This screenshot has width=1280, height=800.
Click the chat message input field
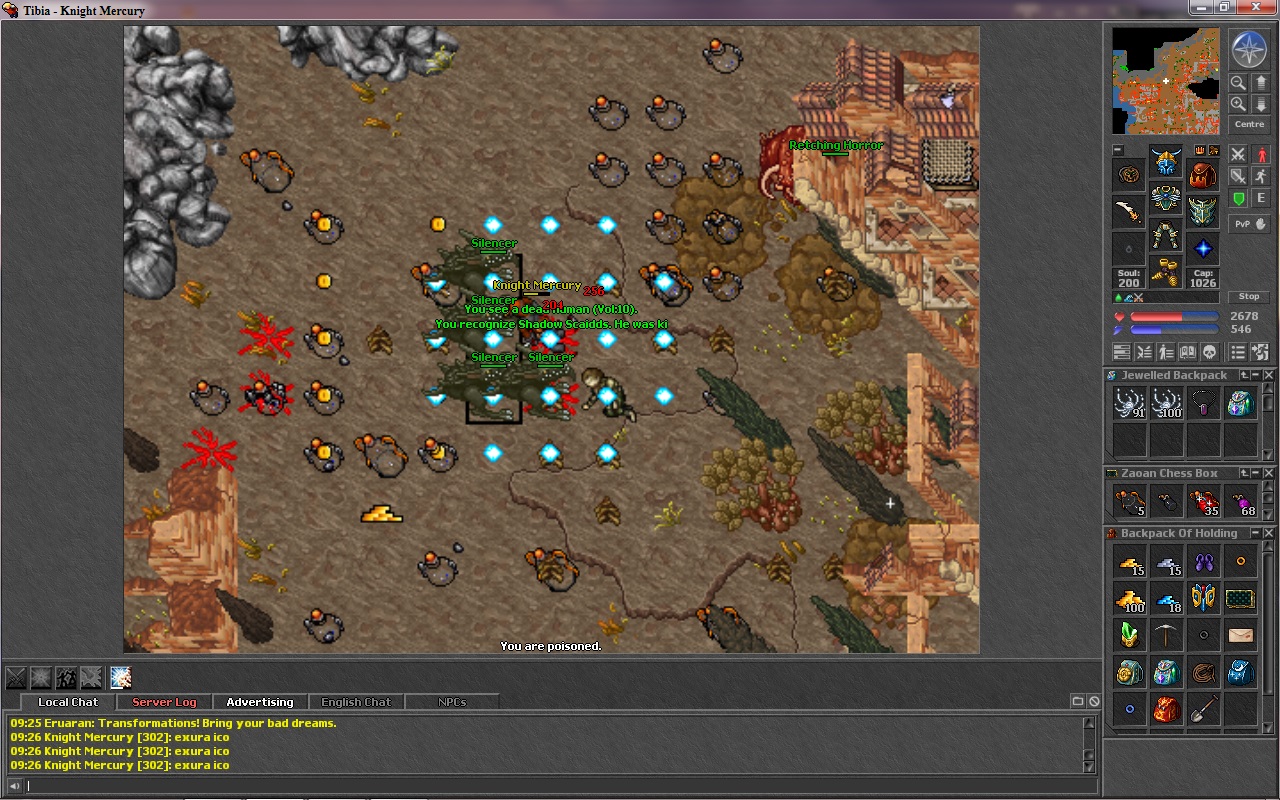pyautogui.click(x=550, y=786)
